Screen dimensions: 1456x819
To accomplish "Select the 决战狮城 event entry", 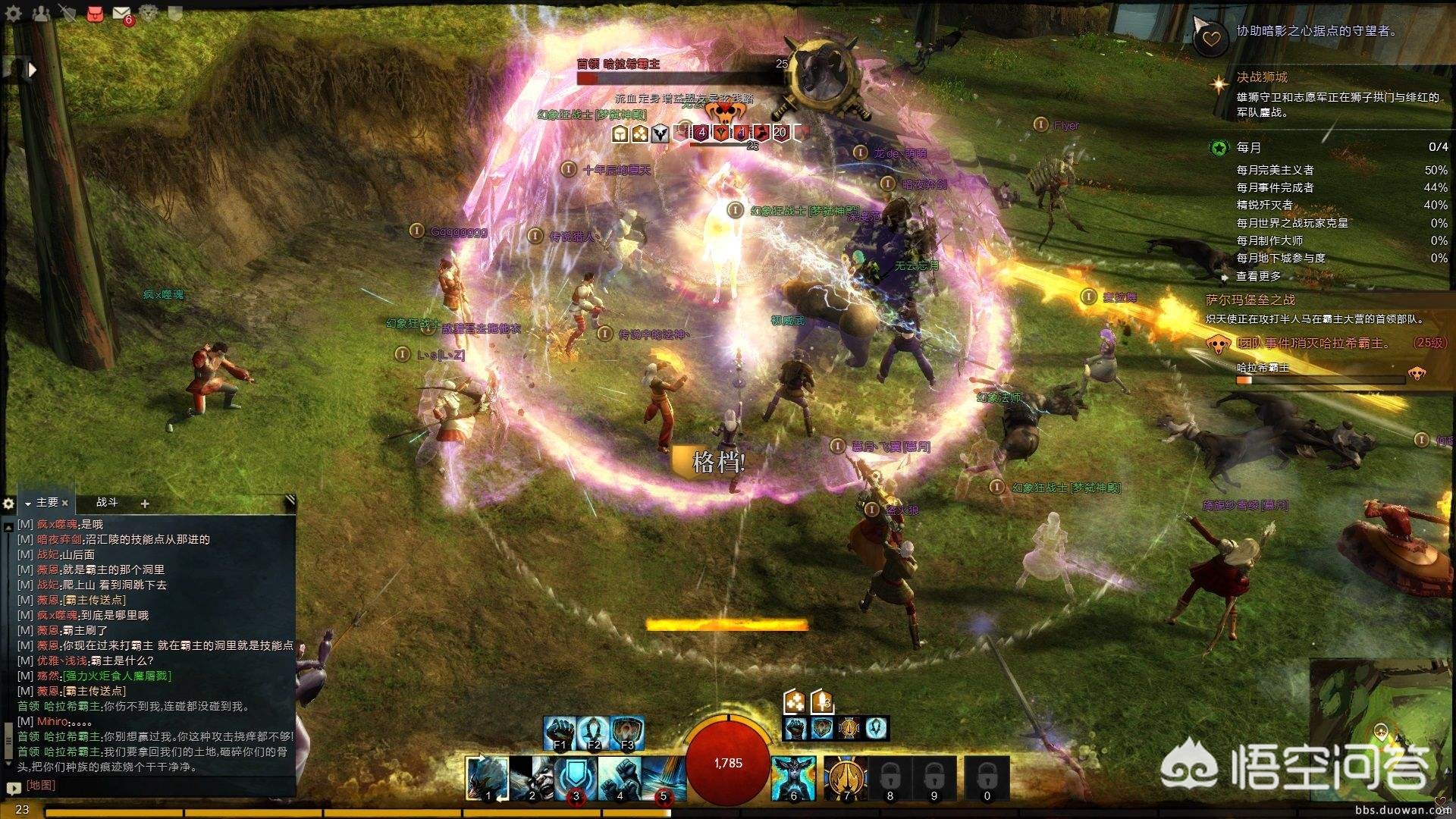I will [1262, 77].
